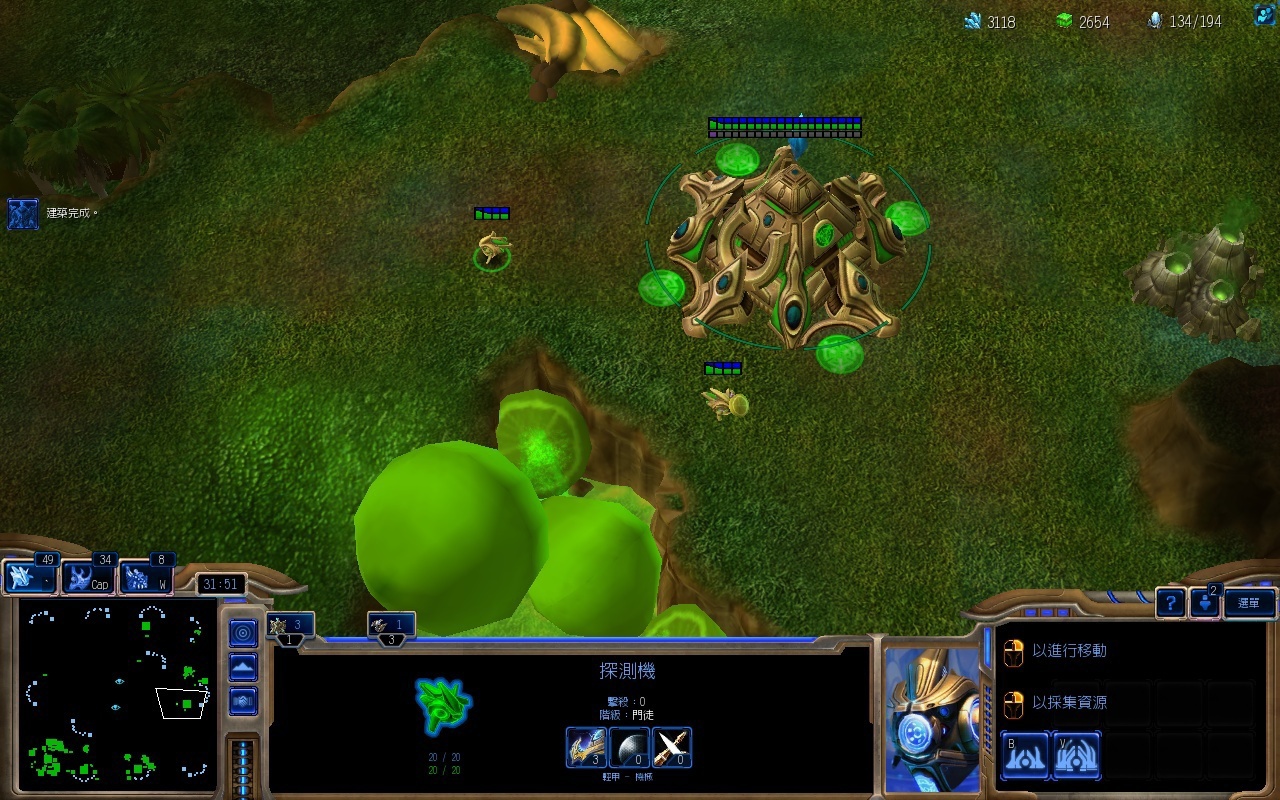Viewport: 1280px width, 800px height.
Task: Select control group 1 tab
Action: 290,627
